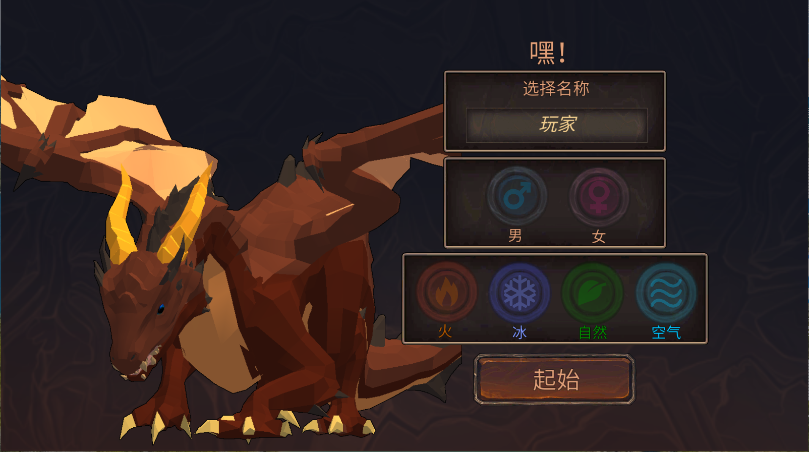The width and height of the screenshot is (809, 452).
Task: Click the player name field showing 玩家
Action: 556,125
